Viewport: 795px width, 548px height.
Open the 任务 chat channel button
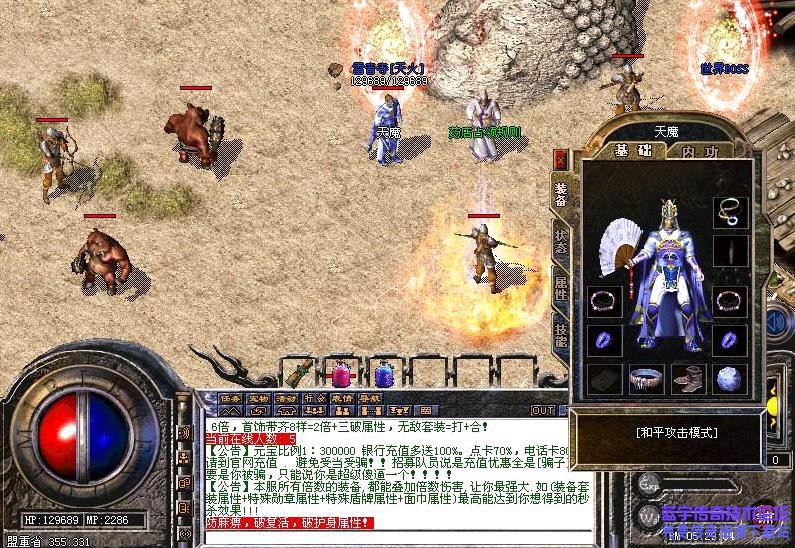click(x=230, y=399)
